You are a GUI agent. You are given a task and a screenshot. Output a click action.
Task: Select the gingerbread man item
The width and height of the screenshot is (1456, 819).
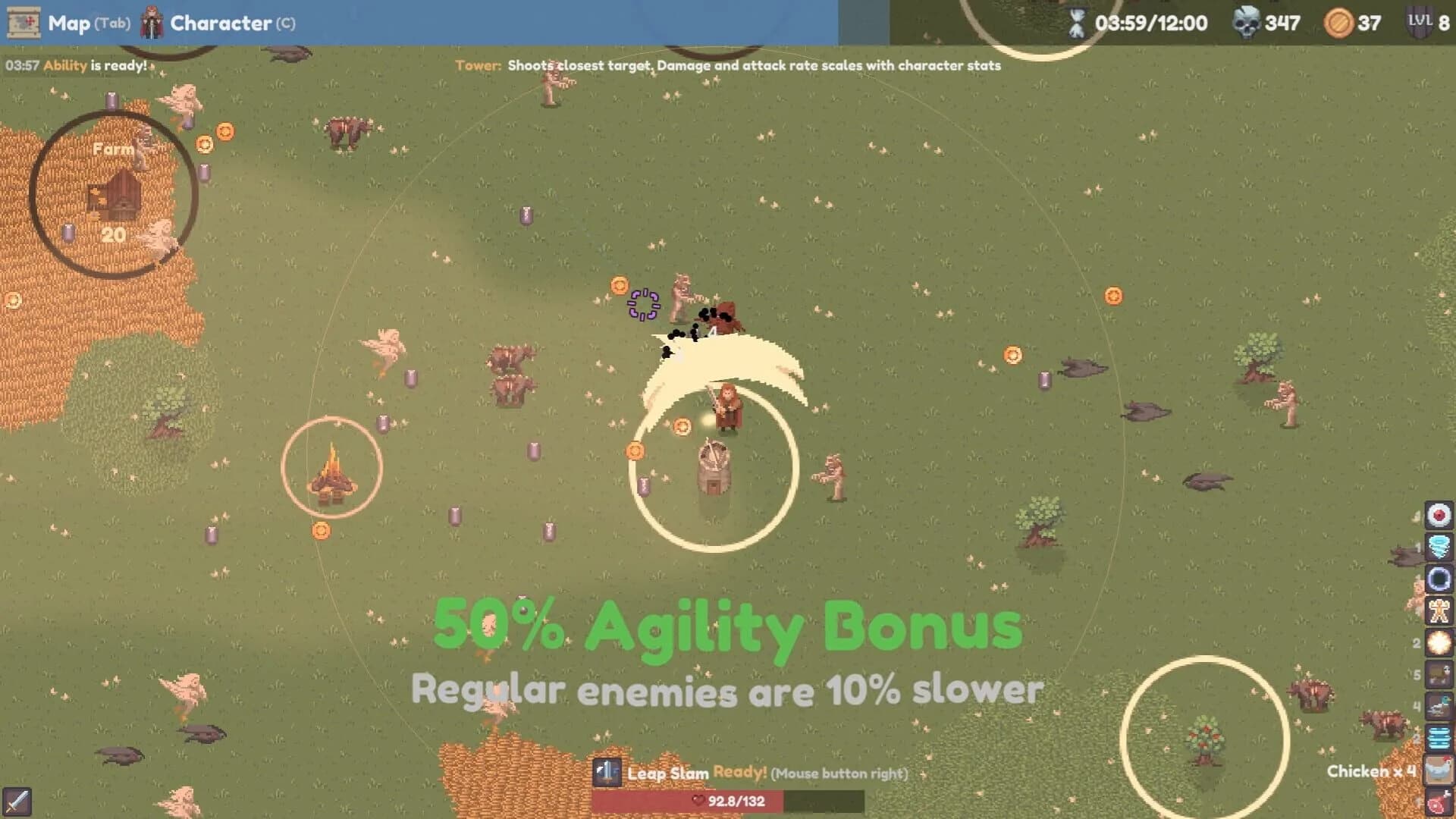(x=1439, y=610)
